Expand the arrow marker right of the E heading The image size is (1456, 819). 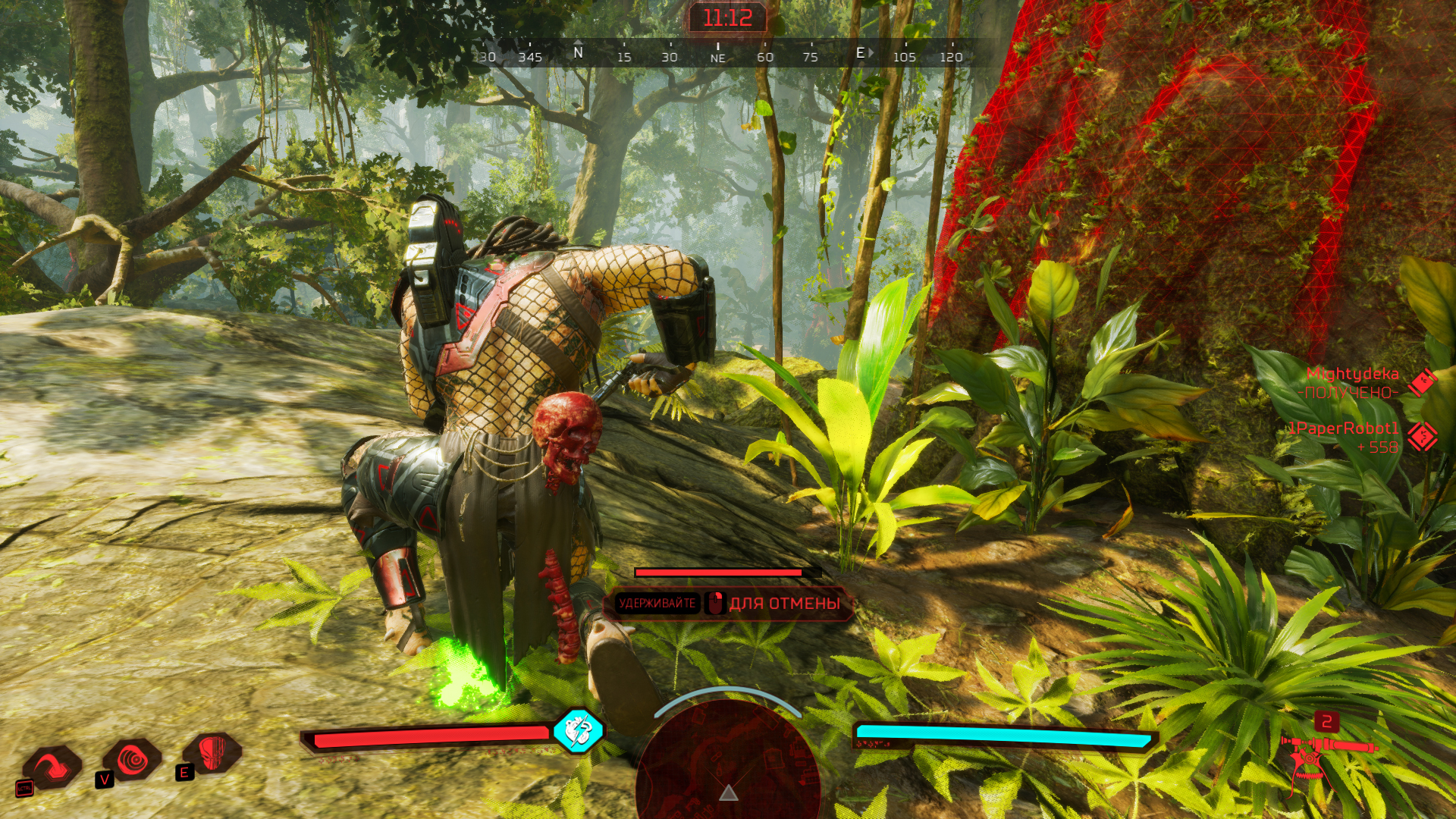[872, 52]
